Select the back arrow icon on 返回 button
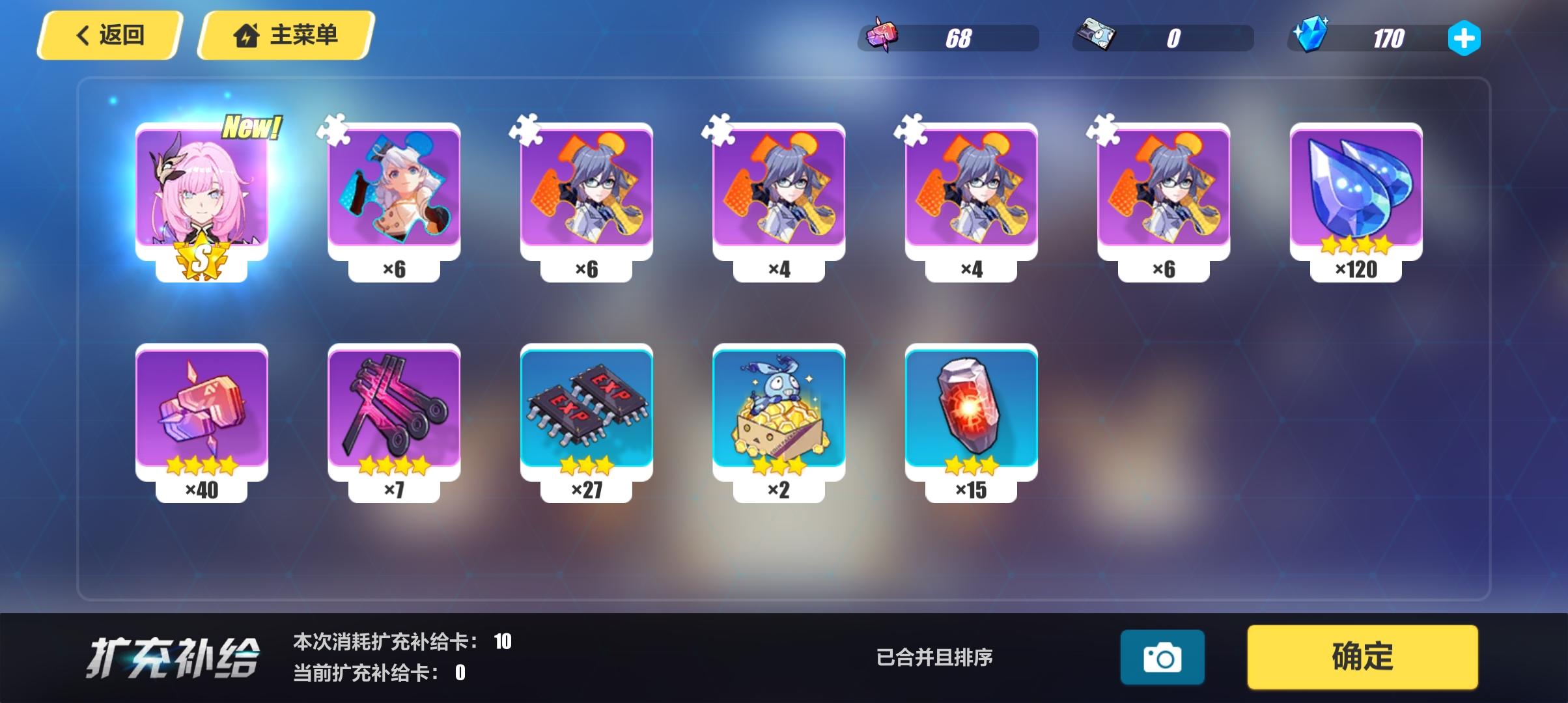The height and width of the screenshot is (703, 1568). pos(83,36)
